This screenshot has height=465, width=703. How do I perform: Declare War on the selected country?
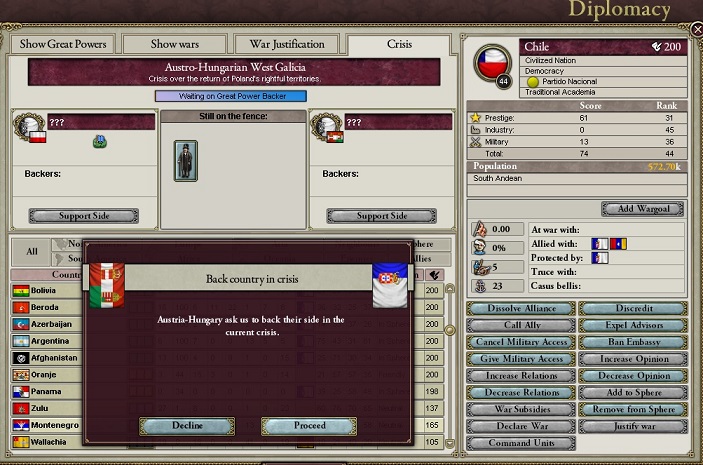click(507, 426)
